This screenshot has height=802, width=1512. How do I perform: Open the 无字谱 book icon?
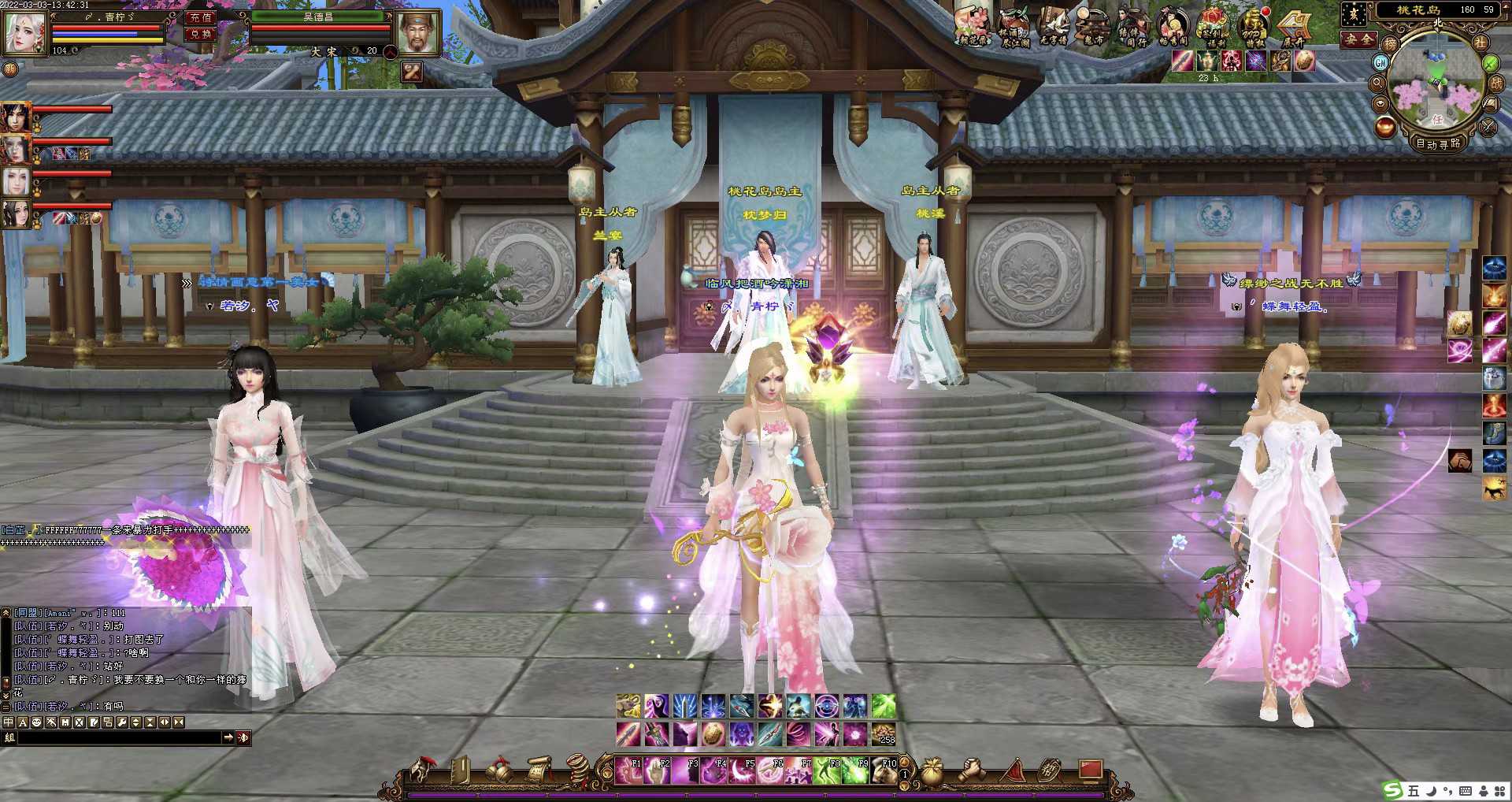pos(1054,25)
